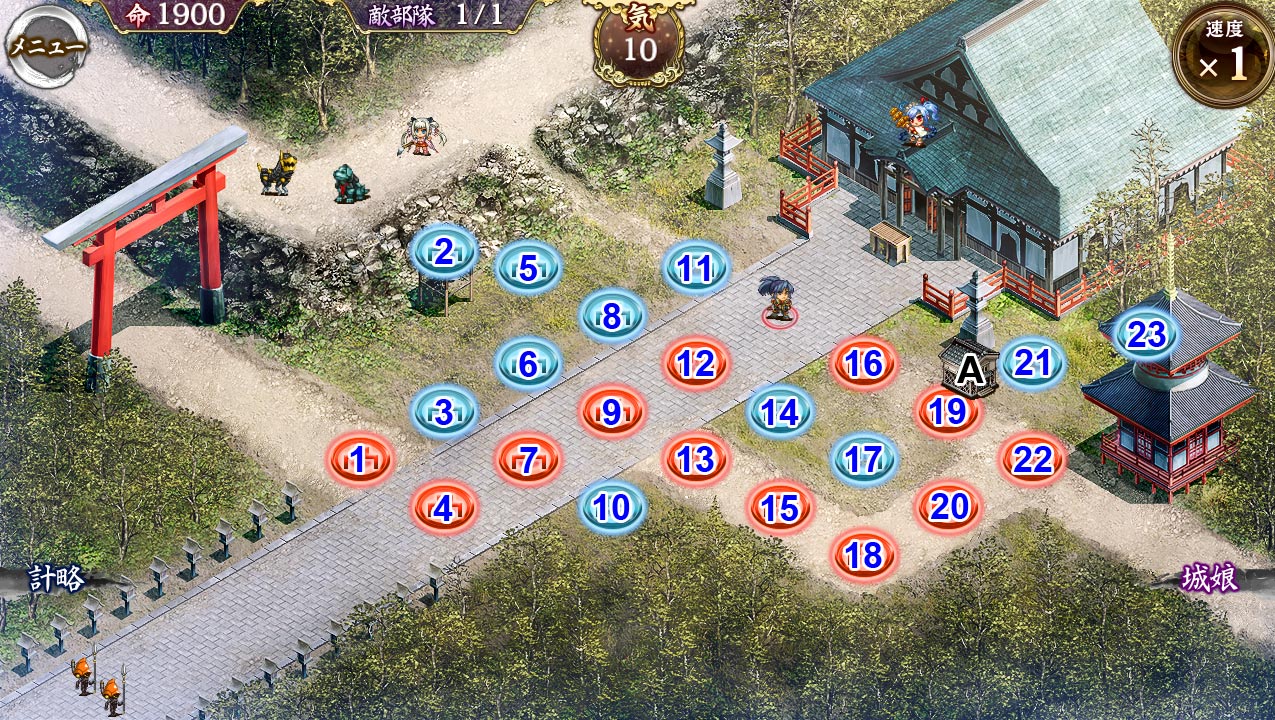Image resolution: width=1275 pixels, height=720 pixels.
Task: Pick blue tile 23 on the pagoda
Action: tap(1146, 335)
